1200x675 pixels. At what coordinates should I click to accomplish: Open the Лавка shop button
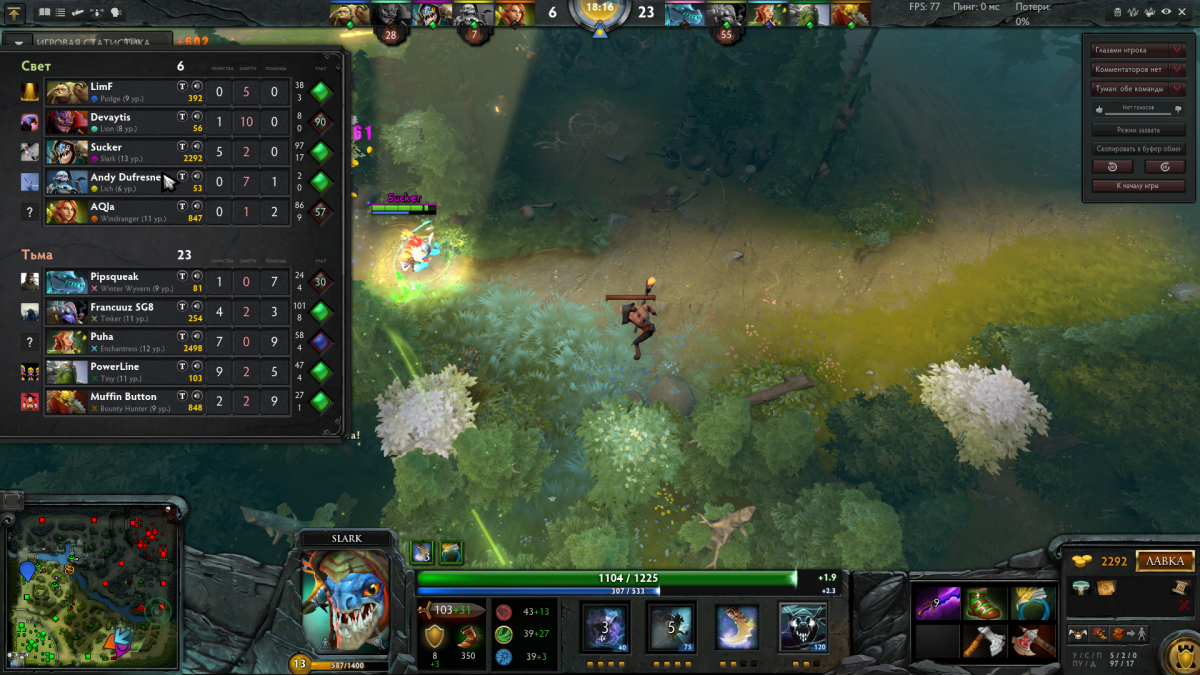coord(1165,561)
